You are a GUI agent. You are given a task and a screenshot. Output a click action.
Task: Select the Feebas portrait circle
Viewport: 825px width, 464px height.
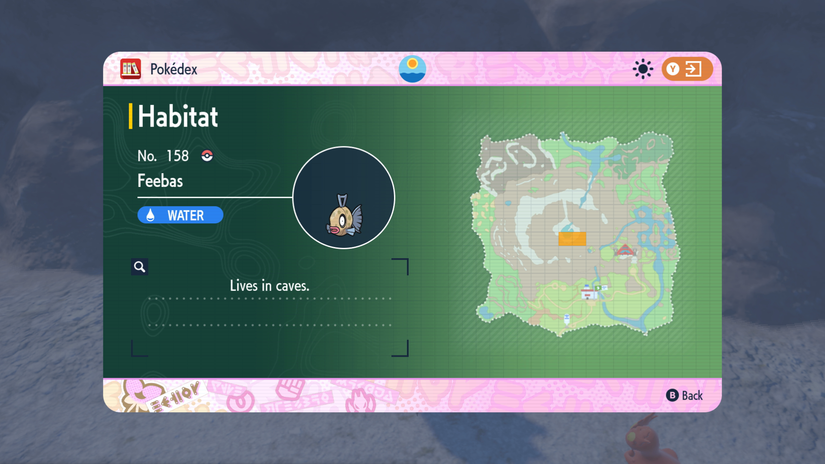point(343,198)
